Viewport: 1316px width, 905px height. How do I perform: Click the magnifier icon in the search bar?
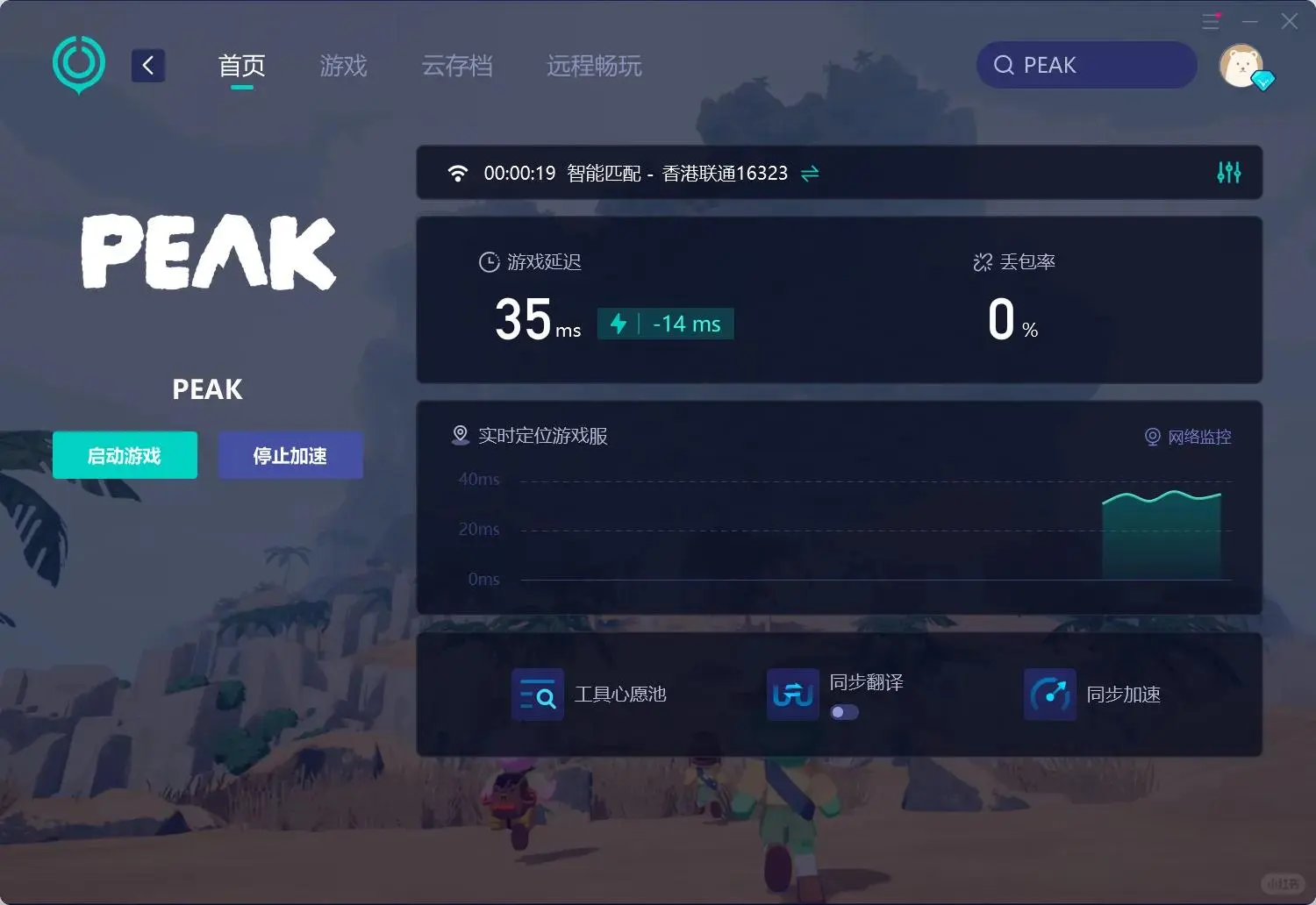pos(1002,65)
